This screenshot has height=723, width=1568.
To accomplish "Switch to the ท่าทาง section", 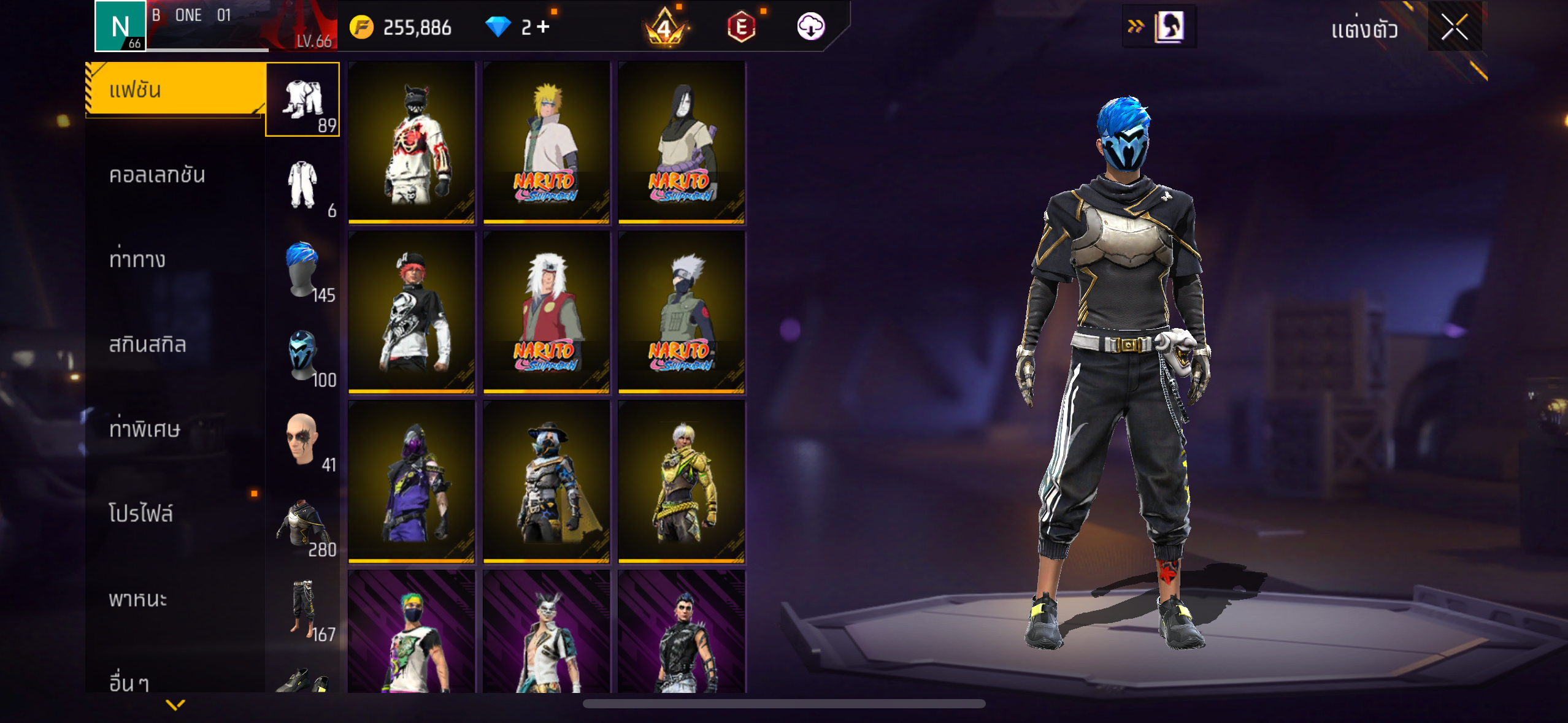I will pyautogui.click(x=137, y=260).
